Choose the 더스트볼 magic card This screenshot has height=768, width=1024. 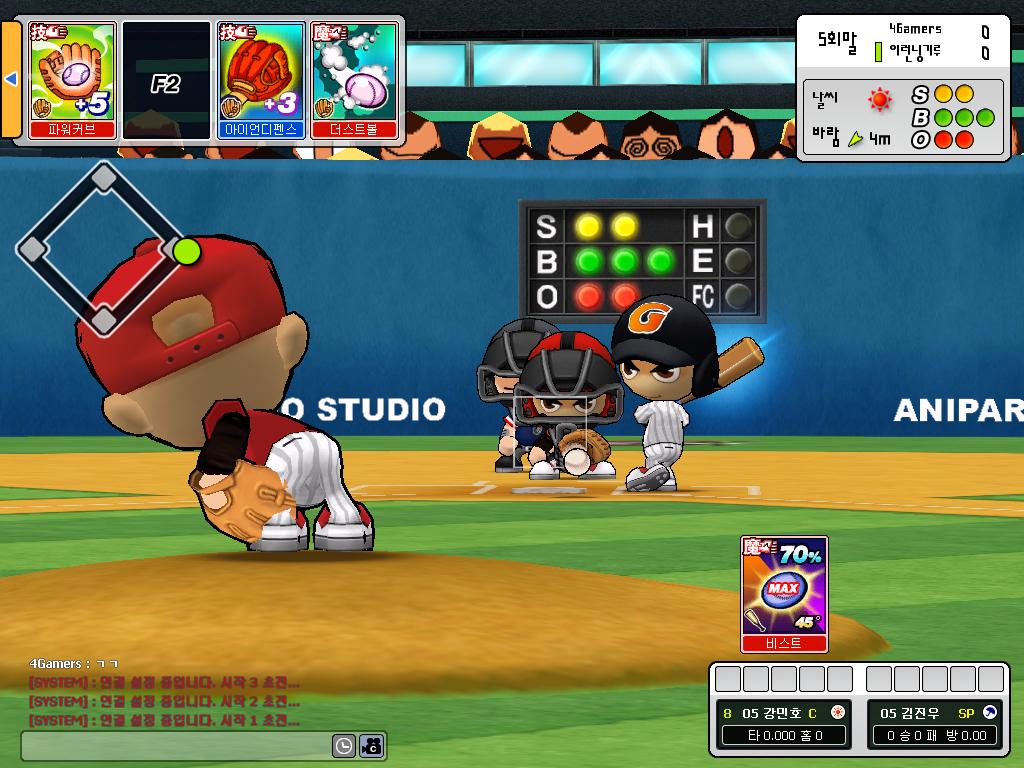[x=355, y=79]
